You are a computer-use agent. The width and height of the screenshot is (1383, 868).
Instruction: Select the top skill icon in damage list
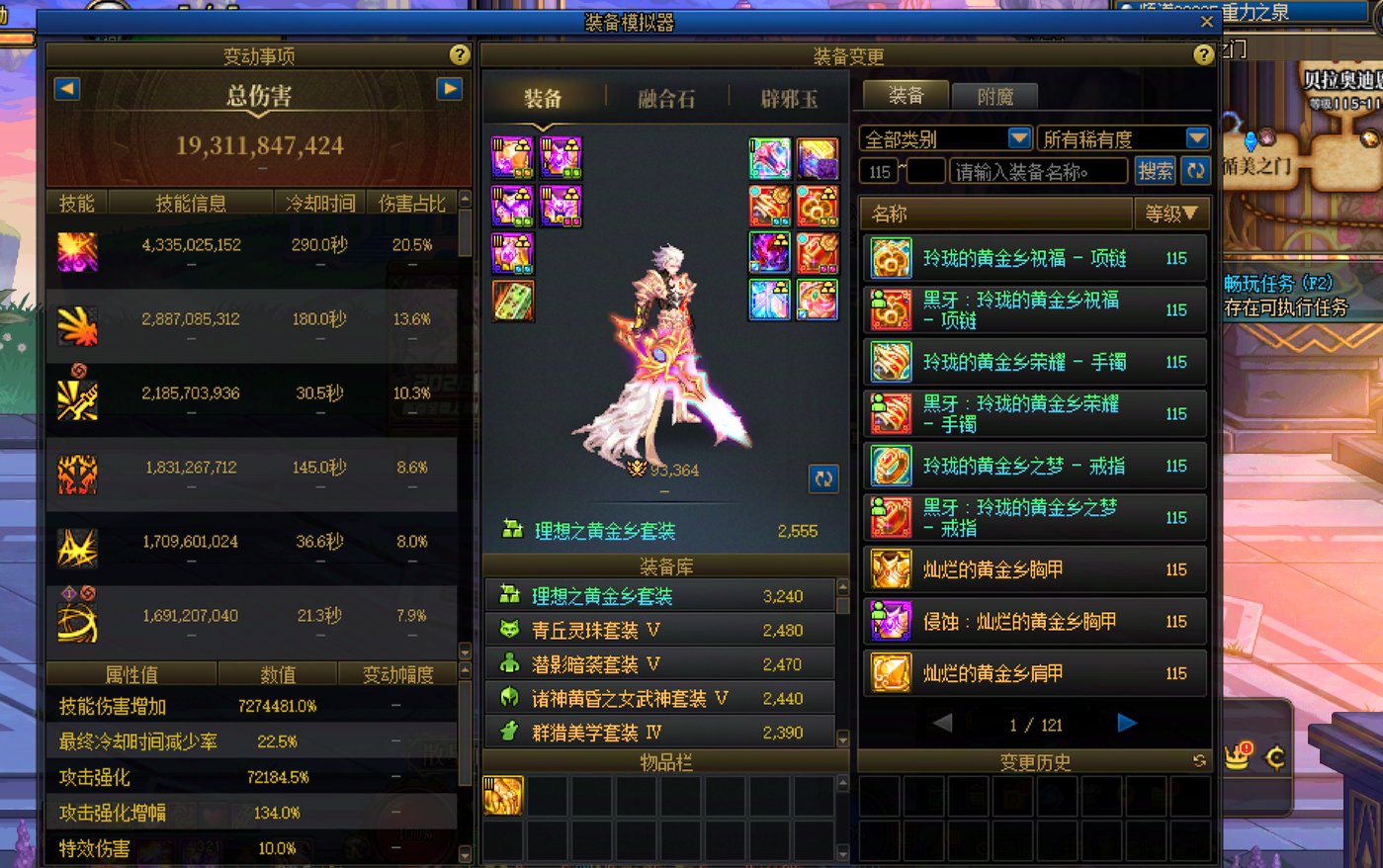click(x=77, y=250)
